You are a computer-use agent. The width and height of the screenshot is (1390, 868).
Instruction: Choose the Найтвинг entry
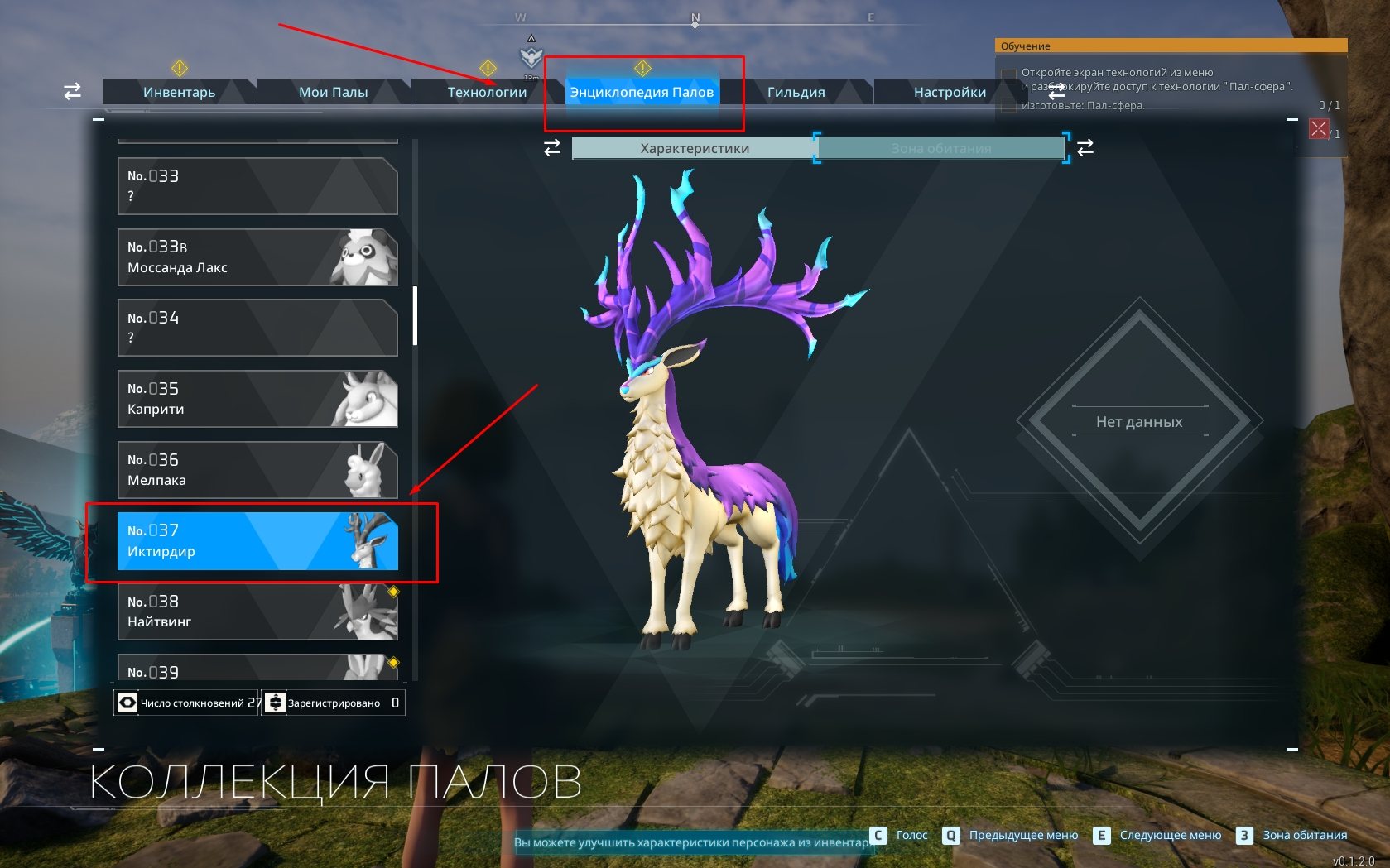[257, 611]
